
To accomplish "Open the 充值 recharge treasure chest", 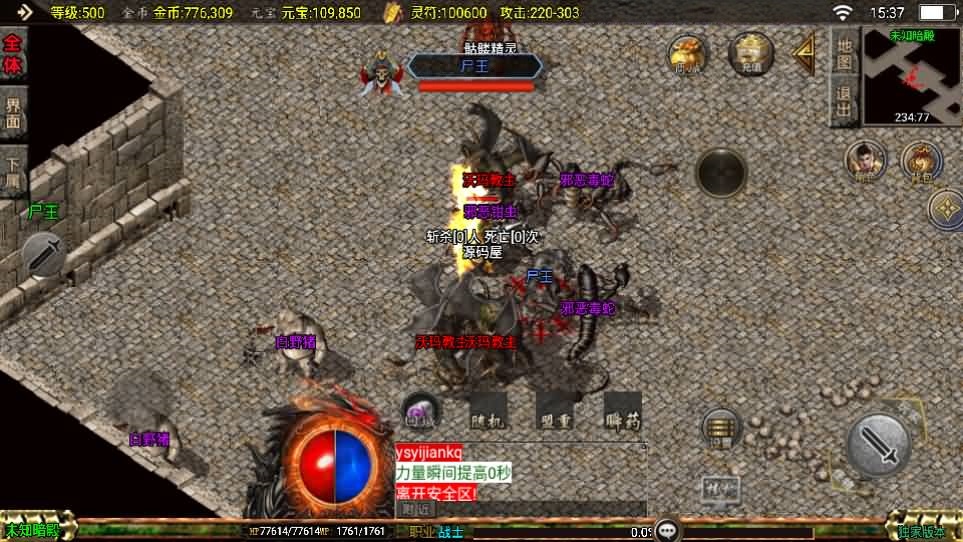I will click(x=751, y=53).
